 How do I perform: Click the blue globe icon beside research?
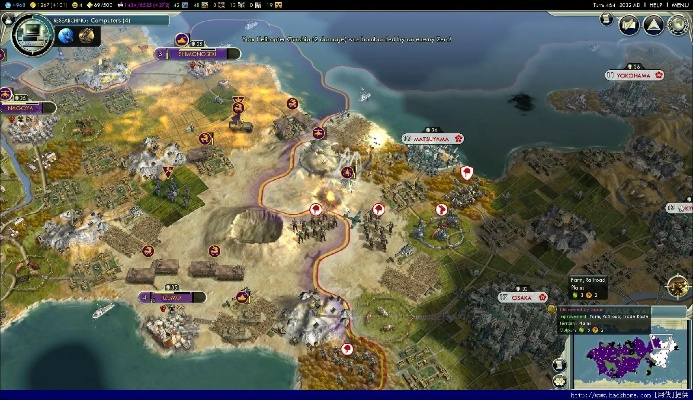(x=66, y=35)
